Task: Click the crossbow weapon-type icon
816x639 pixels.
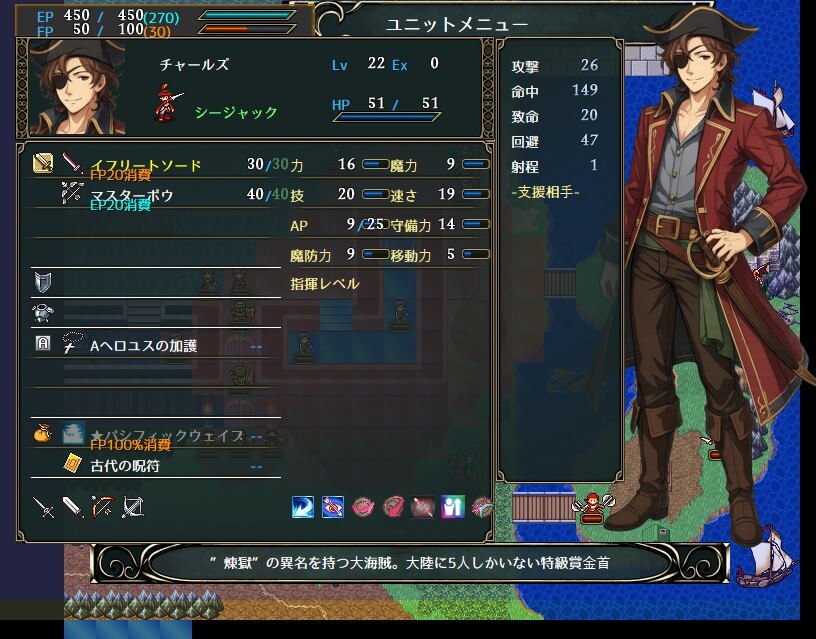Action: (x=133, y=507)
